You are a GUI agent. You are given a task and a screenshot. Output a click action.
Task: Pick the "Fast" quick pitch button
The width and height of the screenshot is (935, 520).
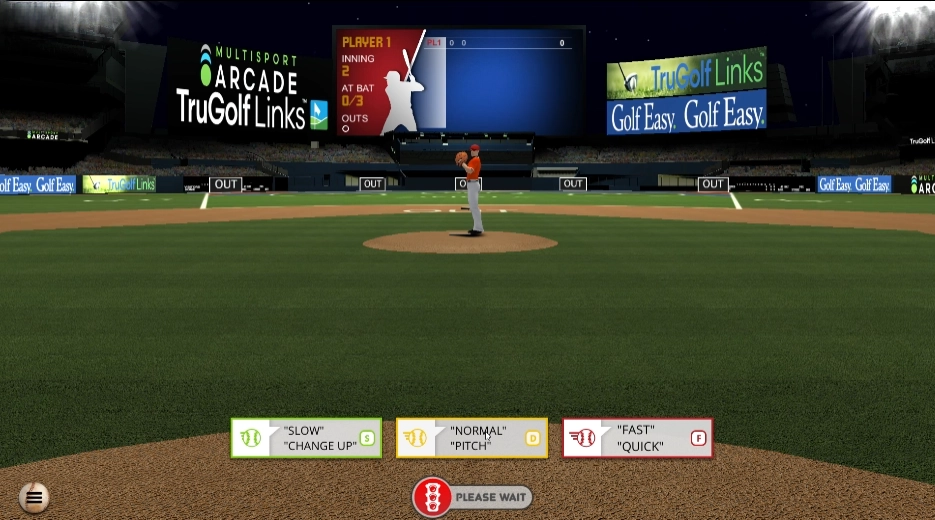click(x=638, y=438)
